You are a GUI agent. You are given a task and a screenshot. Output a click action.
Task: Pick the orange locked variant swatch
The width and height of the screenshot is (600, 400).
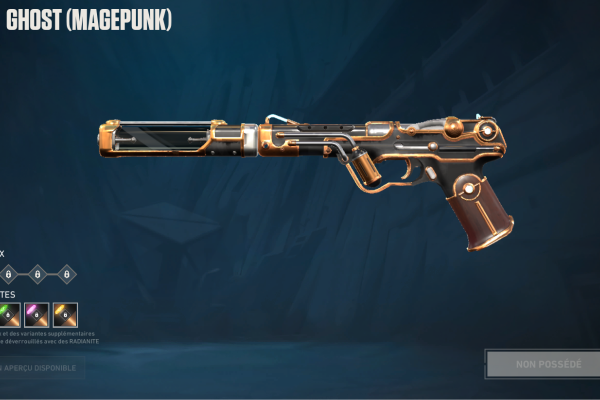pos(66,315)
